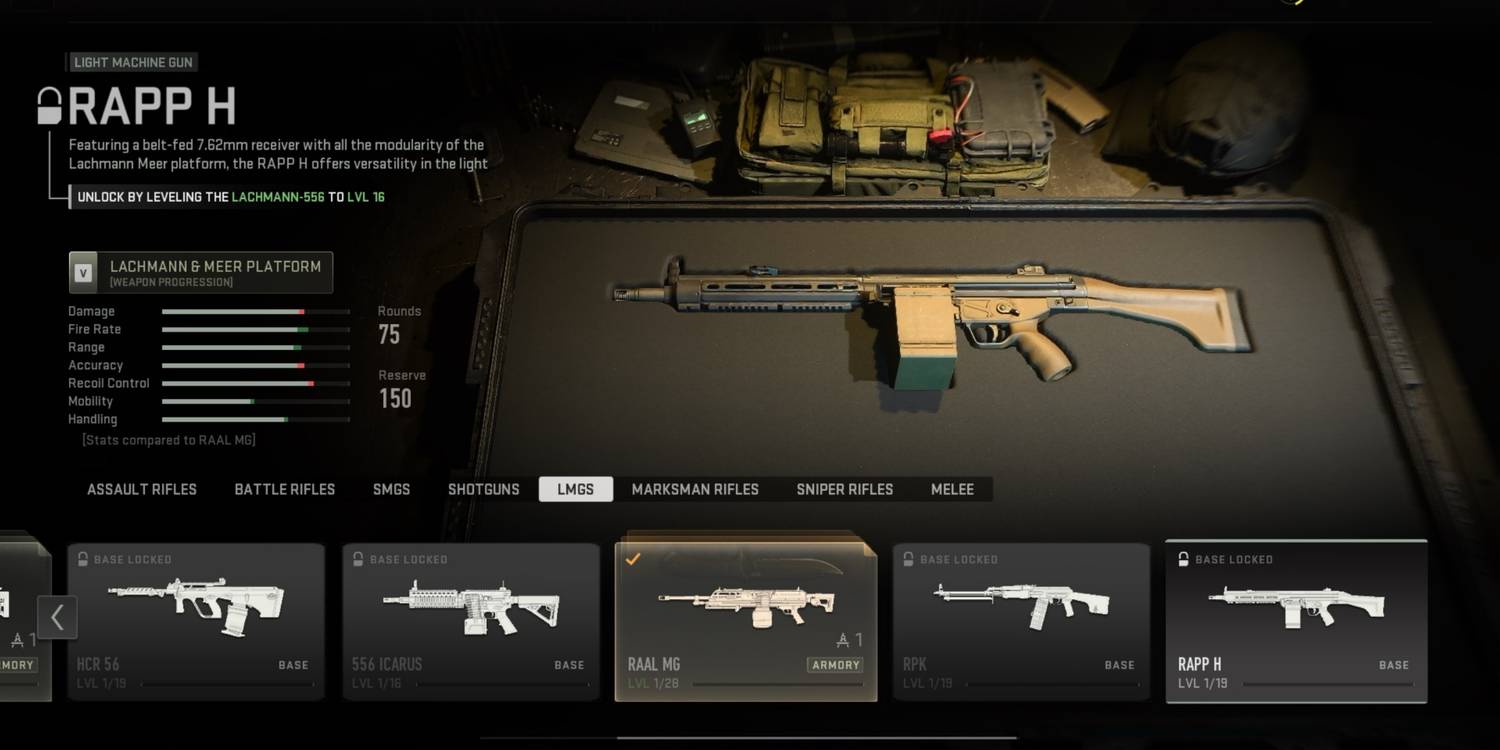Image resolution: width=1500 pixels, height=750 pixels.
Task: Choose the 556 Icarus weapon card
Action: tap(471, 621)
